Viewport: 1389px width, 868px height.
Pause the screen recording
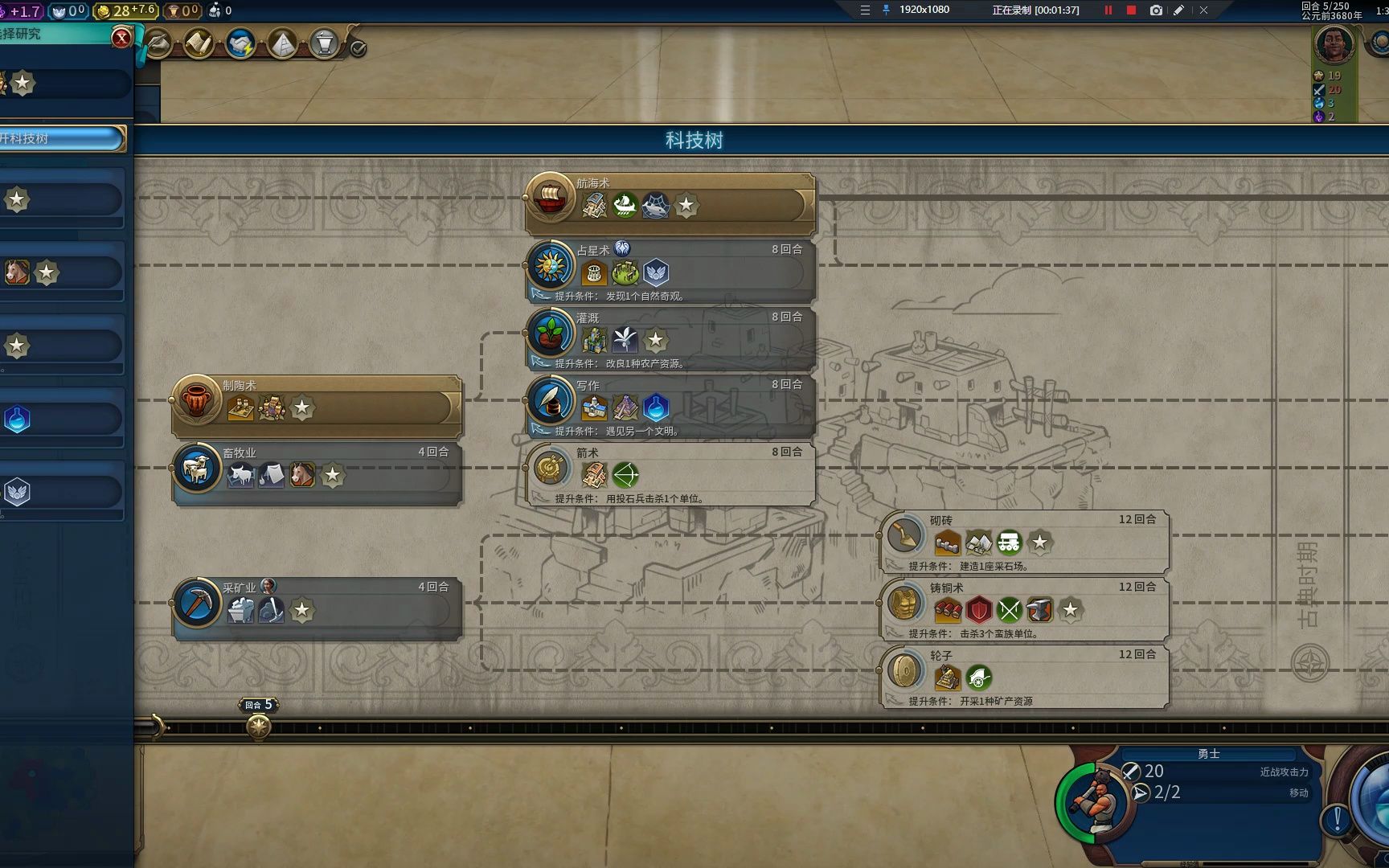click(x=1108, y=10)
